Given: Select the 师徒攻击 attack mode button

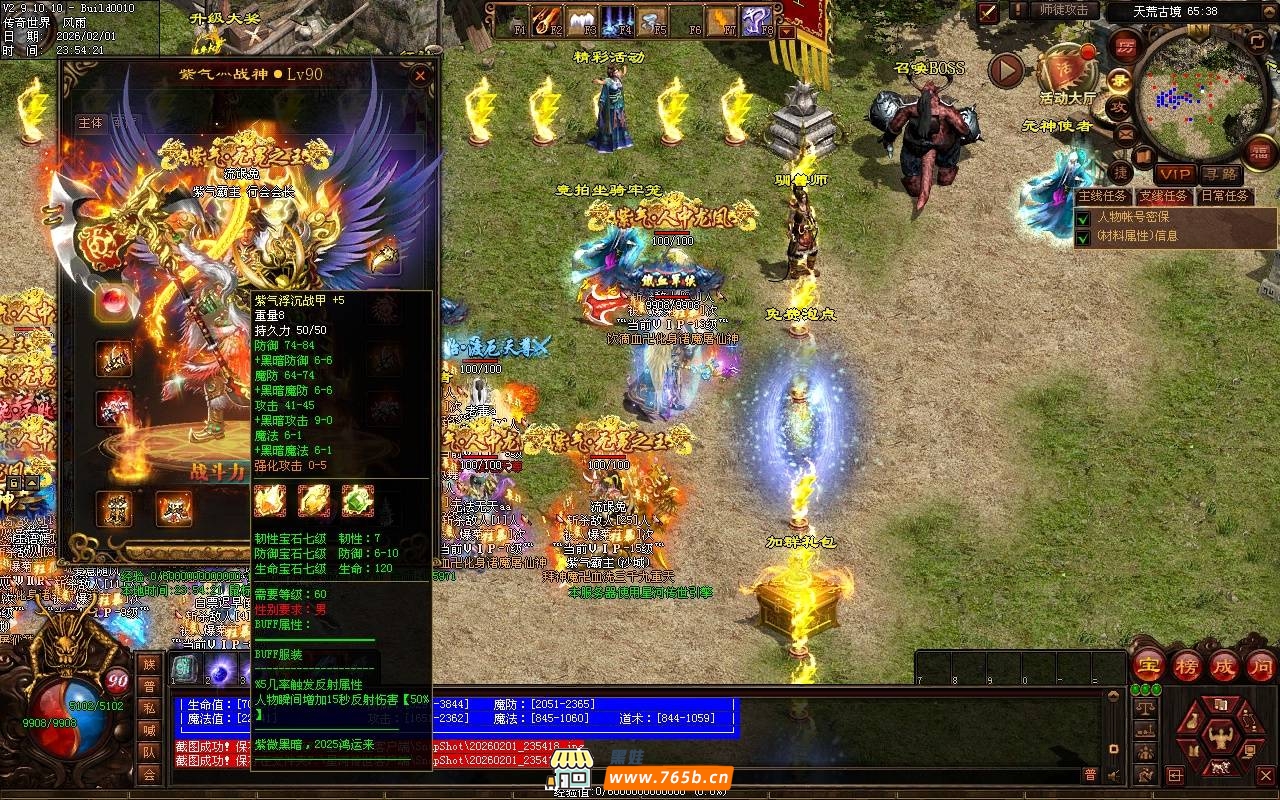Looking at the screenshot, I should point(1063,10).
